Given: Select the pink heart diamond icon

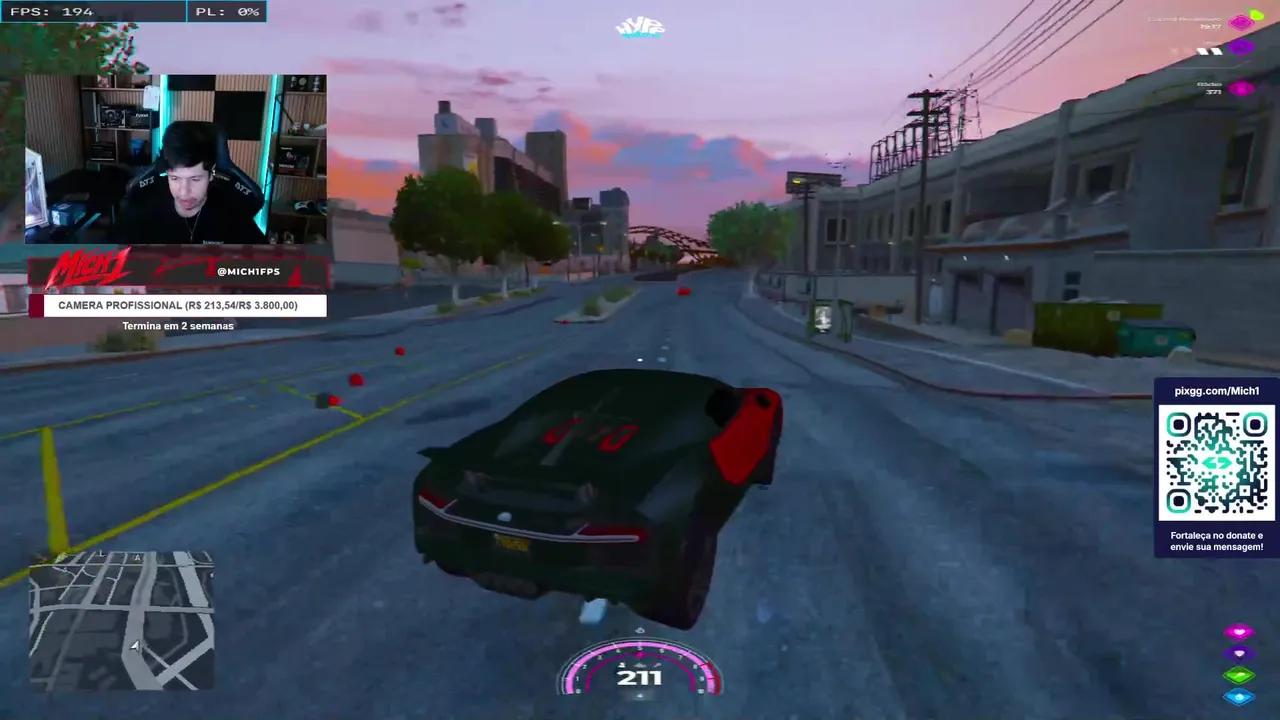Looking at the screenshot, I should pyautogui.click(x=1239, y=631).
